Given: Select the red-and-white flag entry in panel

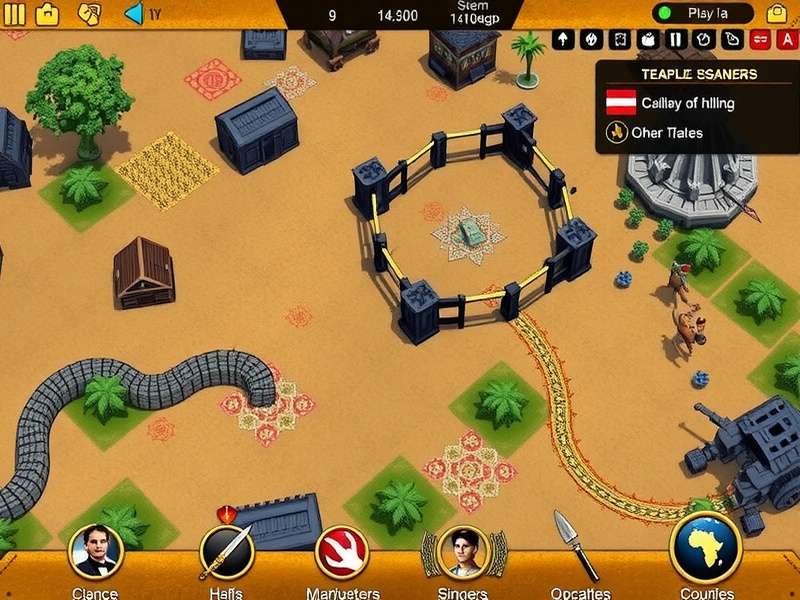Looking at the screenshot, I should click(621, 102).
